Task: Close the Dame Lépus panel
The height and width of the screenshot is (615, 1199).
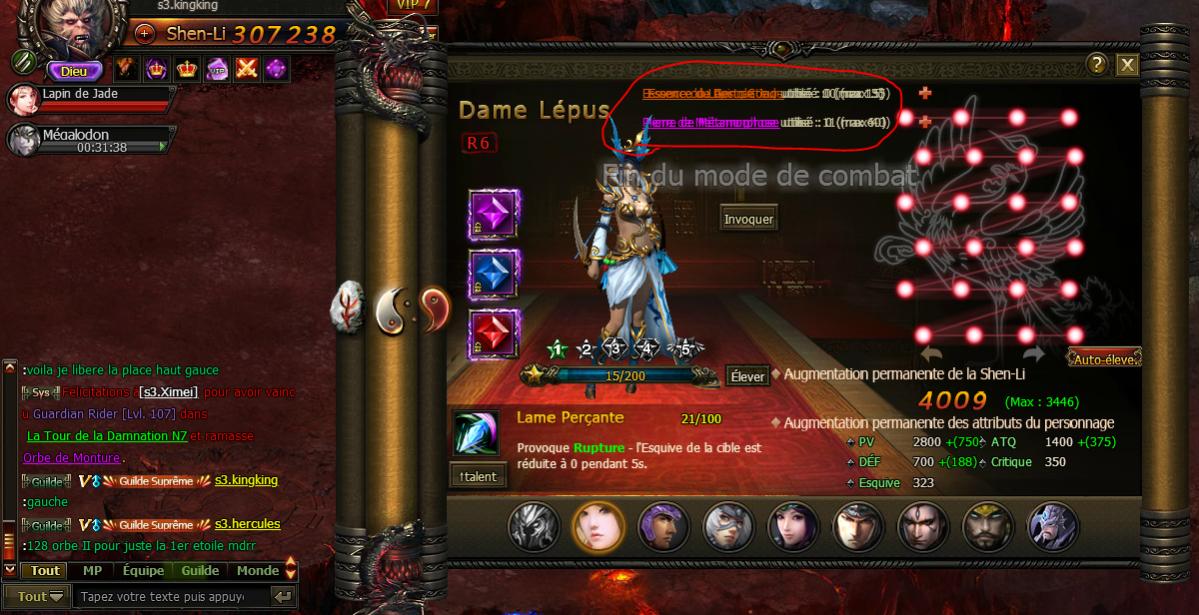Action: [1127, 65]
